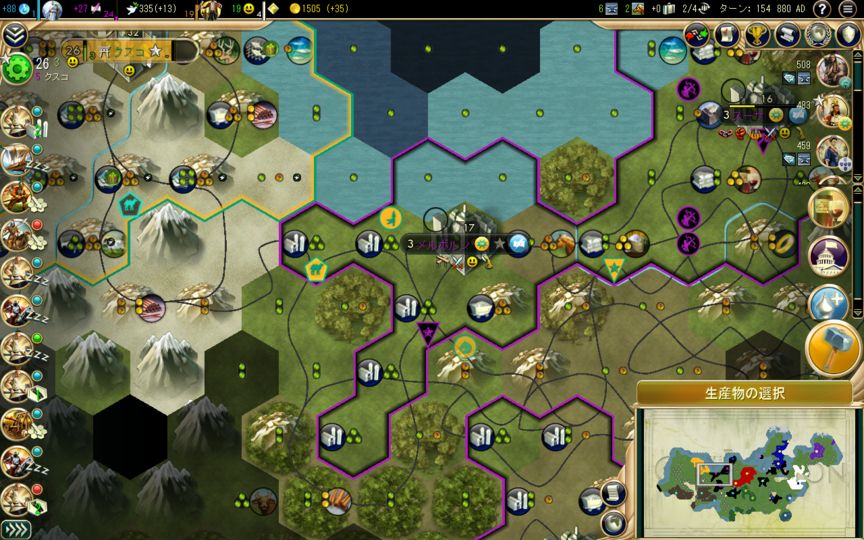Click the capitol building notification icon
Image resolution: width=864 pixels, height=540 pixels.
[828, 254]
